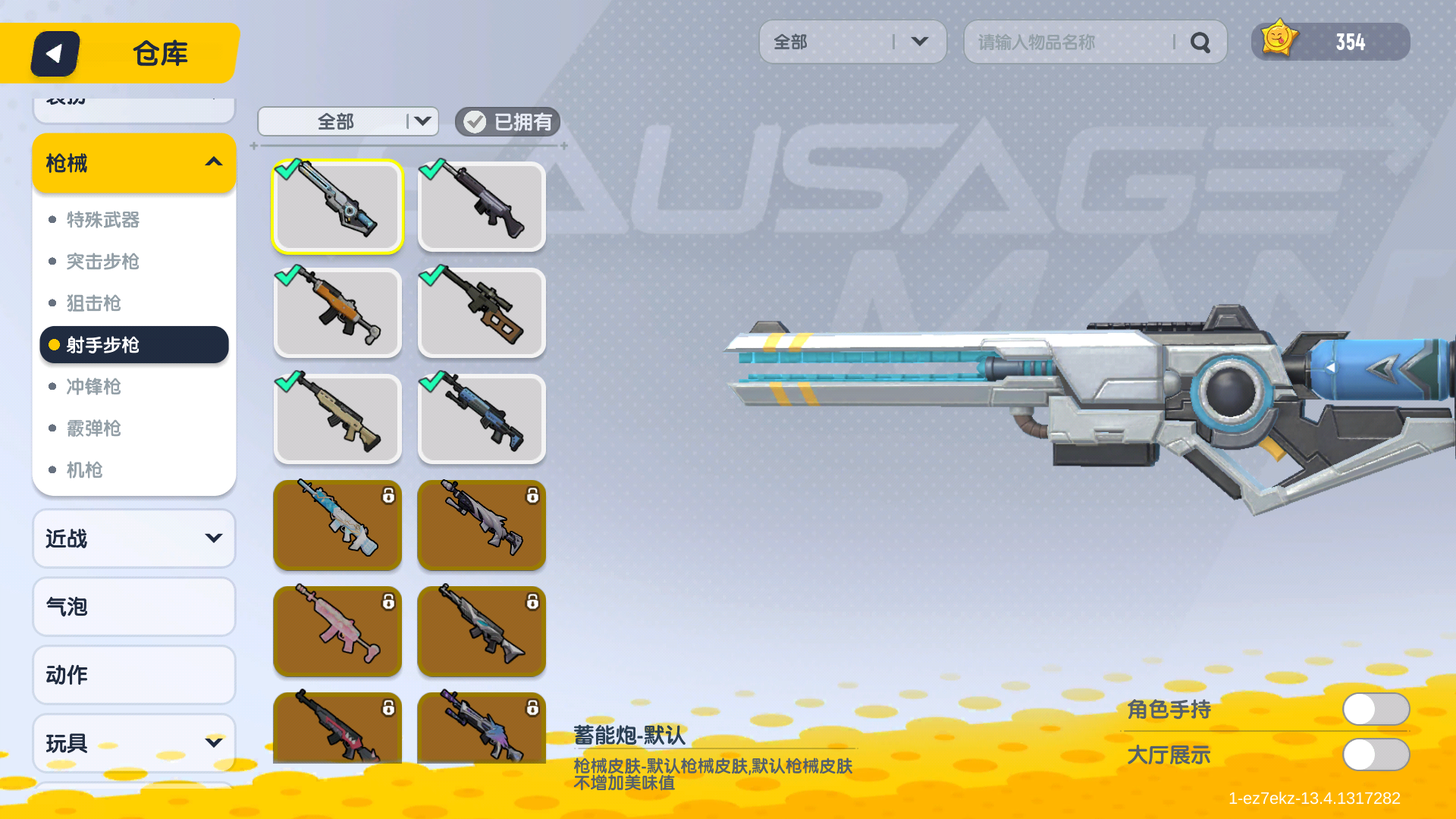Screen dimensions: 1456x819
Task: Choose the 狙击枪 subcategory
Action: [x=94, y=303]
